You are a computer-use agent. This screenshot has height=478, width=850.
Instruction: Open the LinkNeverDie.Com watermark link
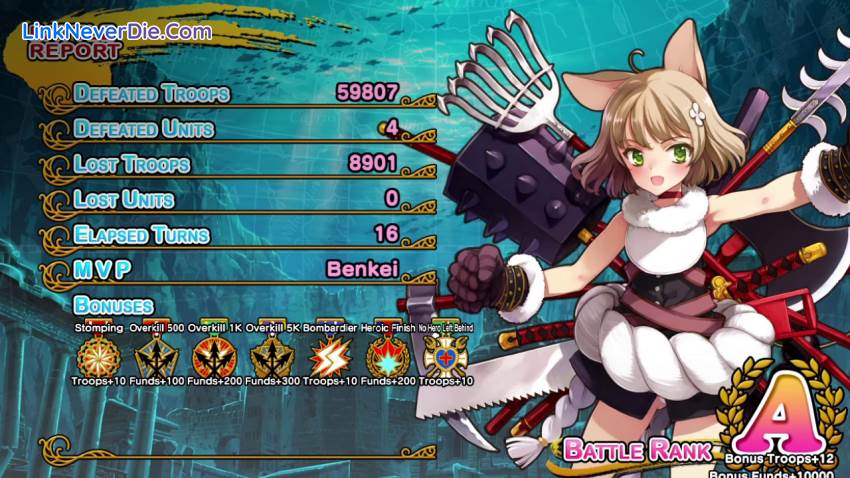pyautogui.click(x=116, y=31)
